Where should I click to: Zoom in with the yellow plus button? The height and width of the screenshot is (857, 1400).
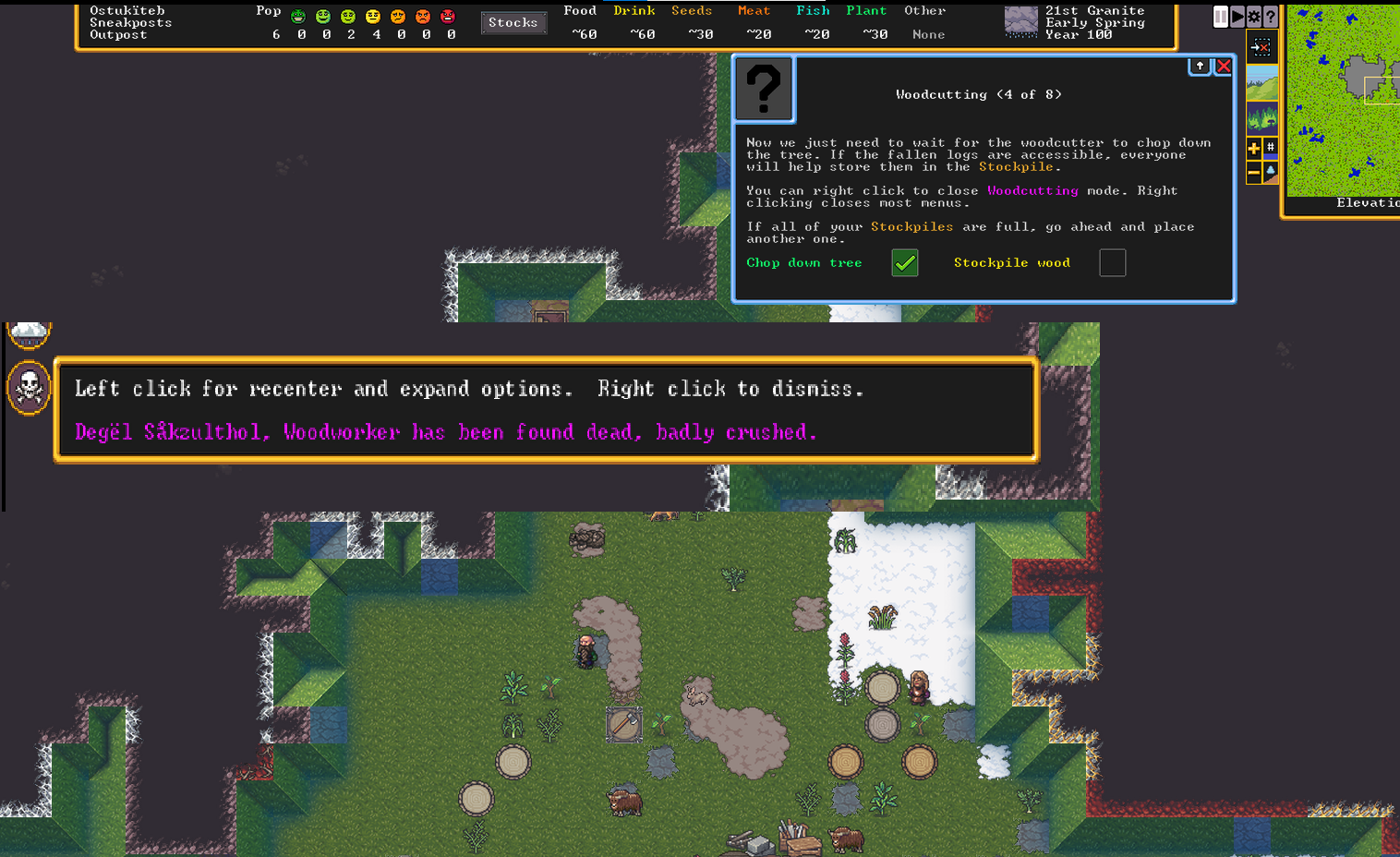point(1254,148)
